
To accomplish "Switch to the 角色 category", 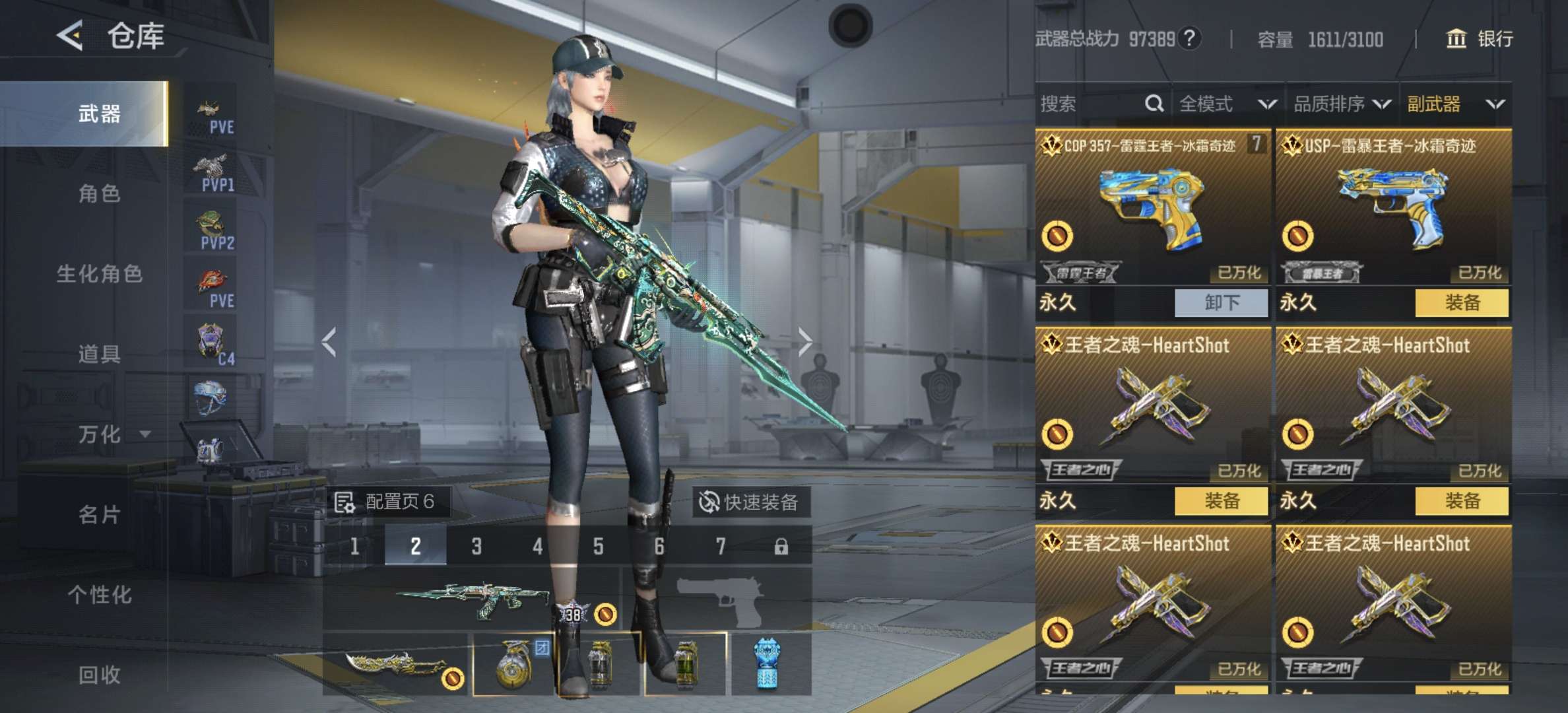I will tap(99, 193).
